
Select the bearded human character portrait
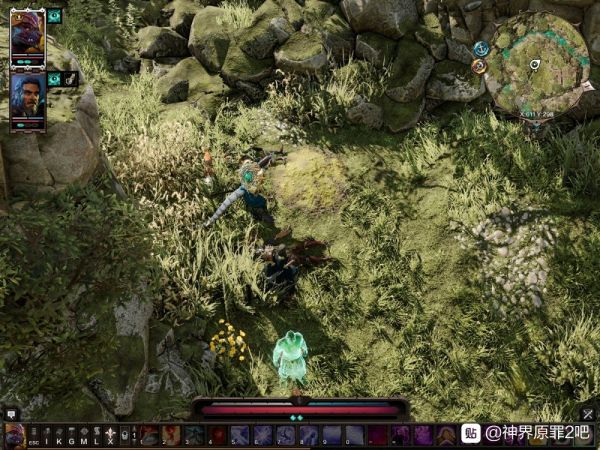click(28, 97)
